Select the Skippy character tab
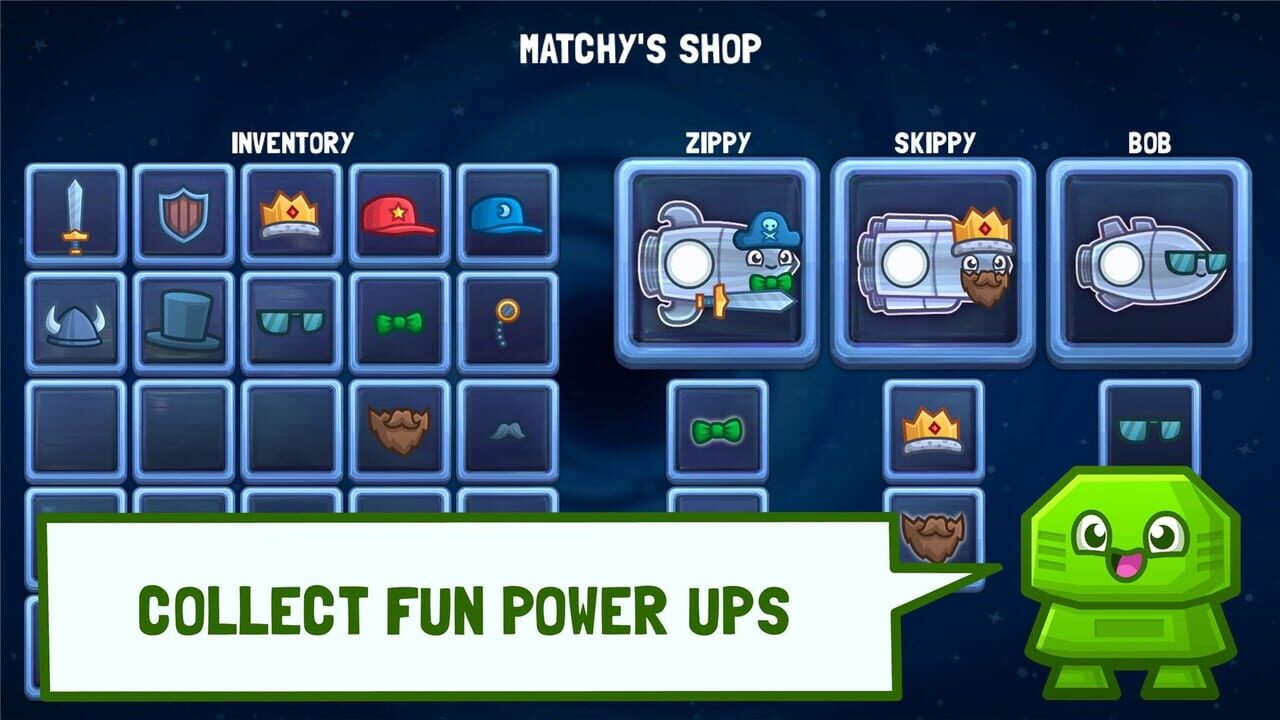1280x720 pixels. point(934,262)
